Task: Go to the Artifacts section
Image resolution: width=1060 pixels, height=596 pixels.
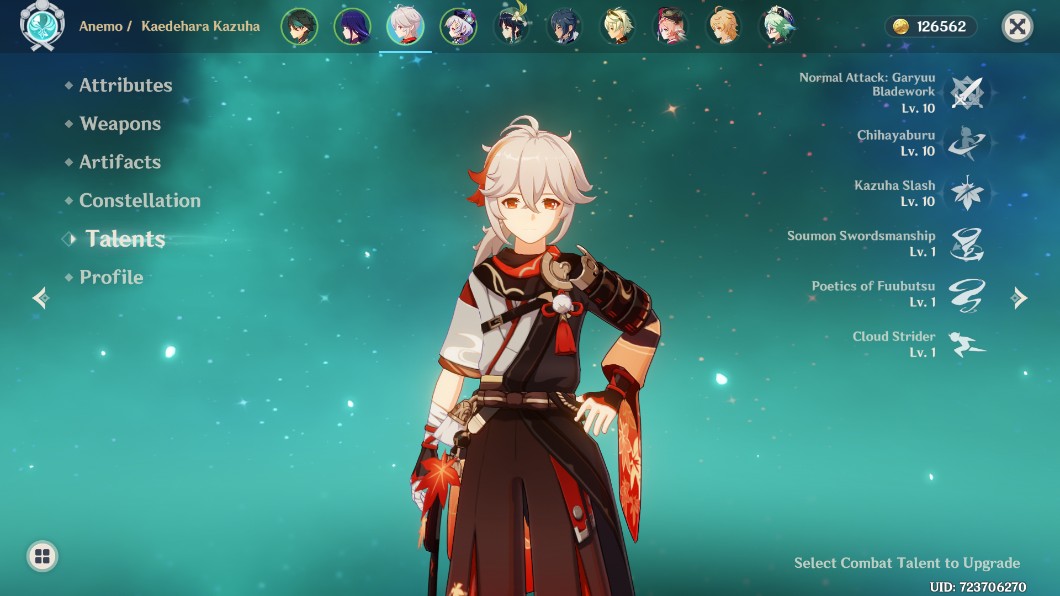Action: pos(119,162)
